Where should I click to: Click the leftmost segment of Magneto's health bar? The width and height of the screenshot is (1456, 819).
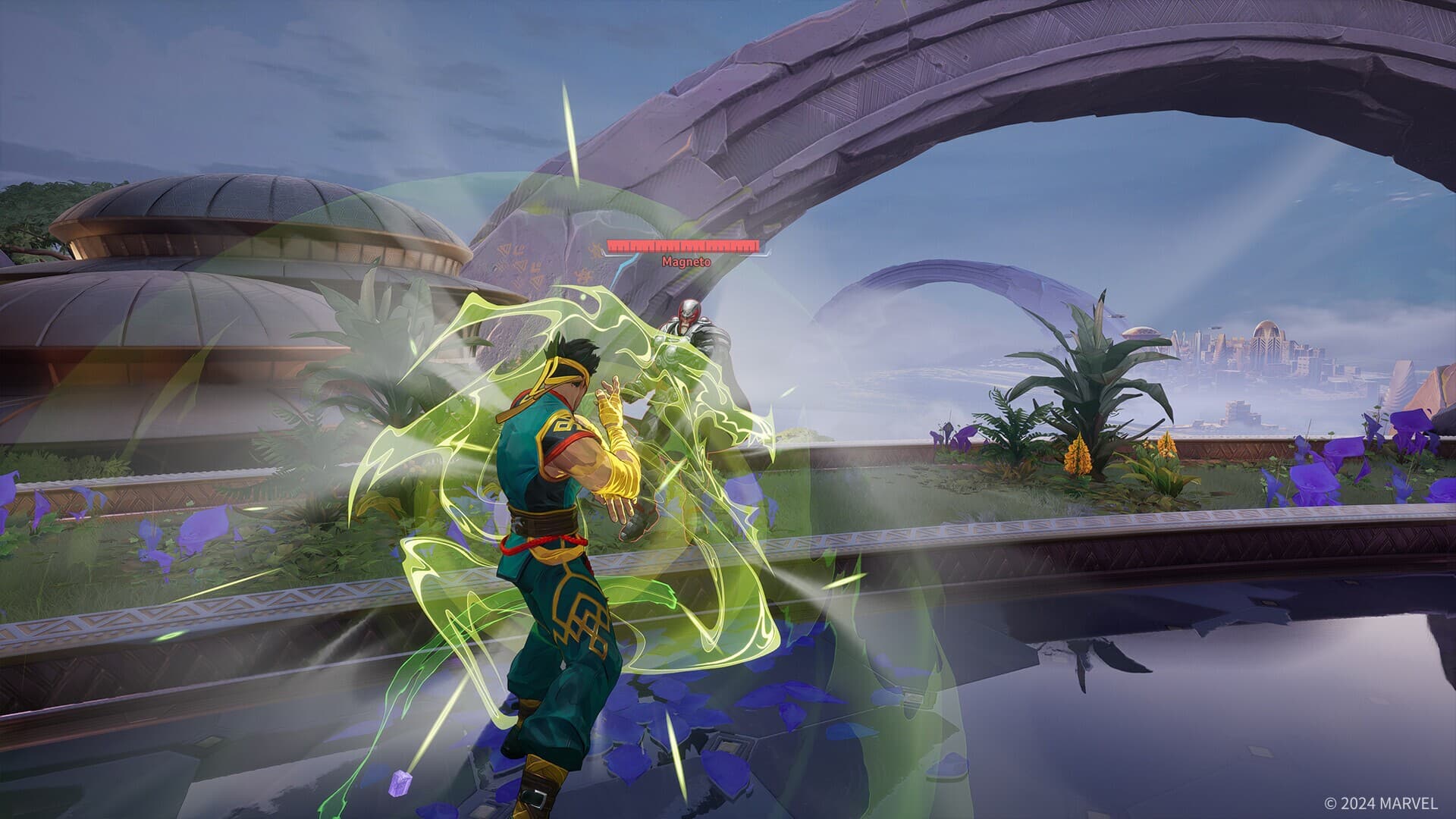(x=616, y=245)
